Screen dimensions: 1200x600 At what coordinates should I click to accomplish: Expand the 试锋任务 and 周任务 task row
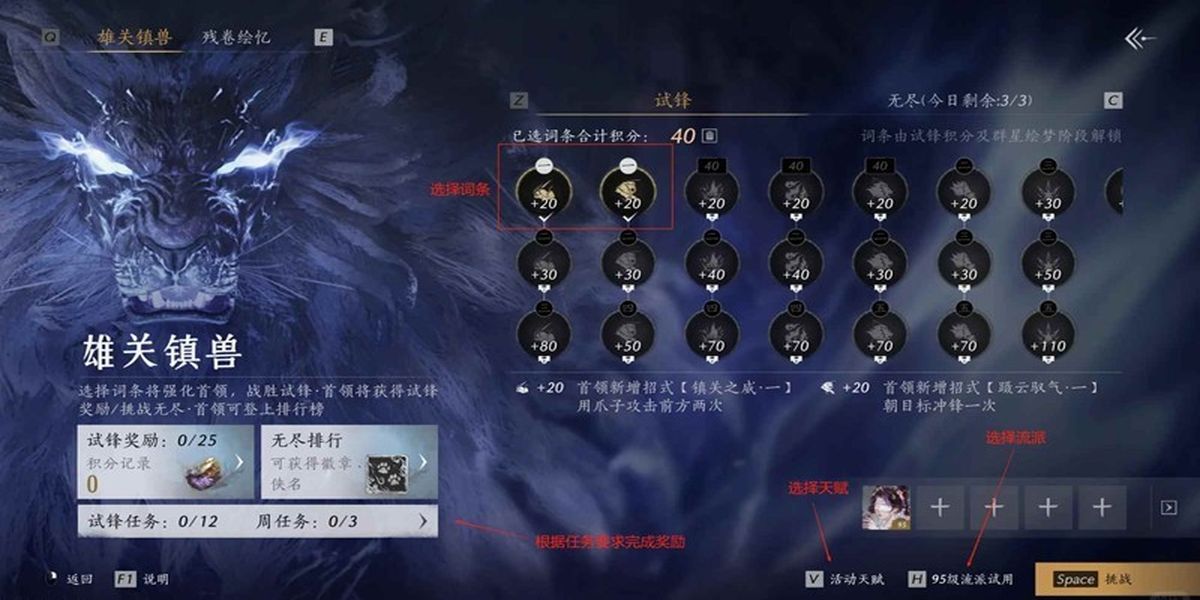257,521
